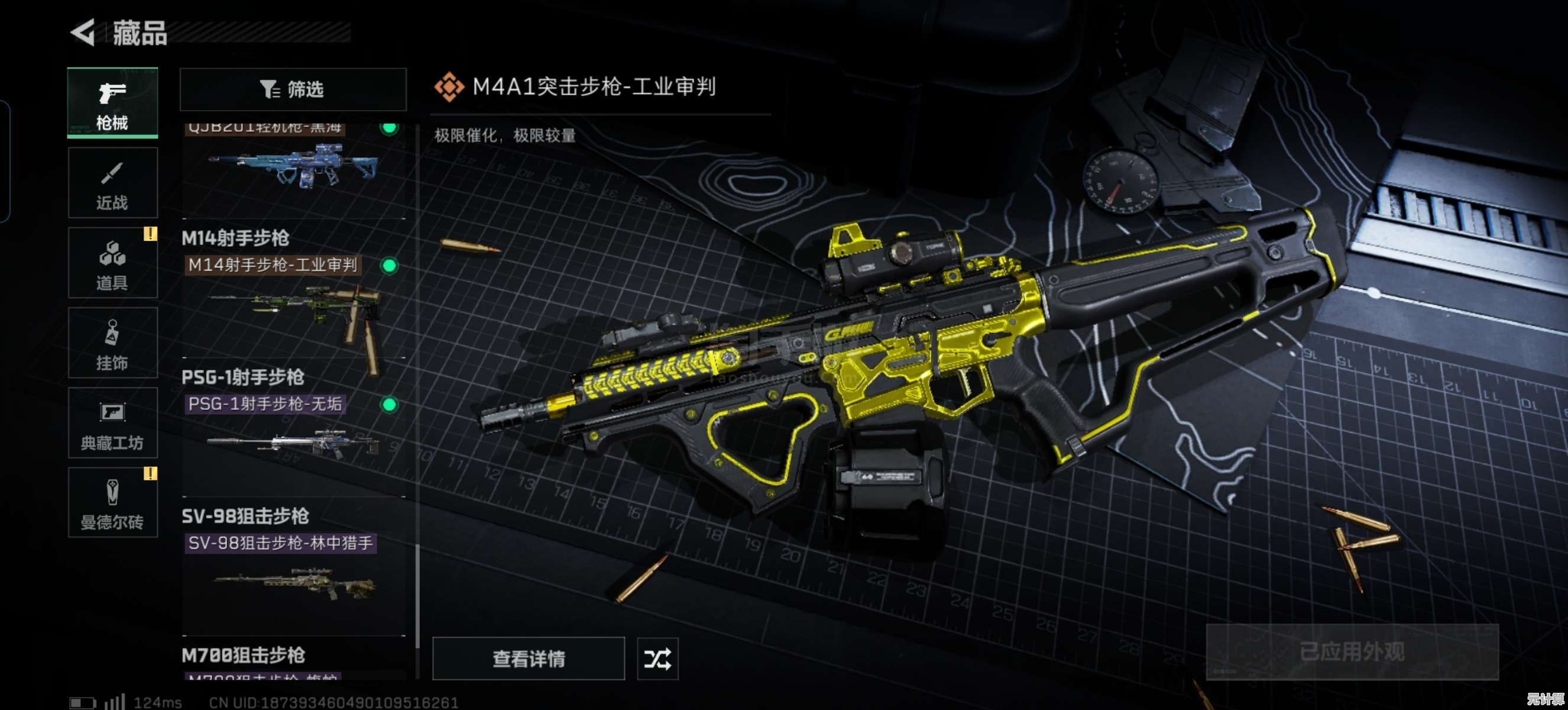Go back using the arrow beside 藏品
This screenshot has height=710, width=1568.
pos(83,33)
